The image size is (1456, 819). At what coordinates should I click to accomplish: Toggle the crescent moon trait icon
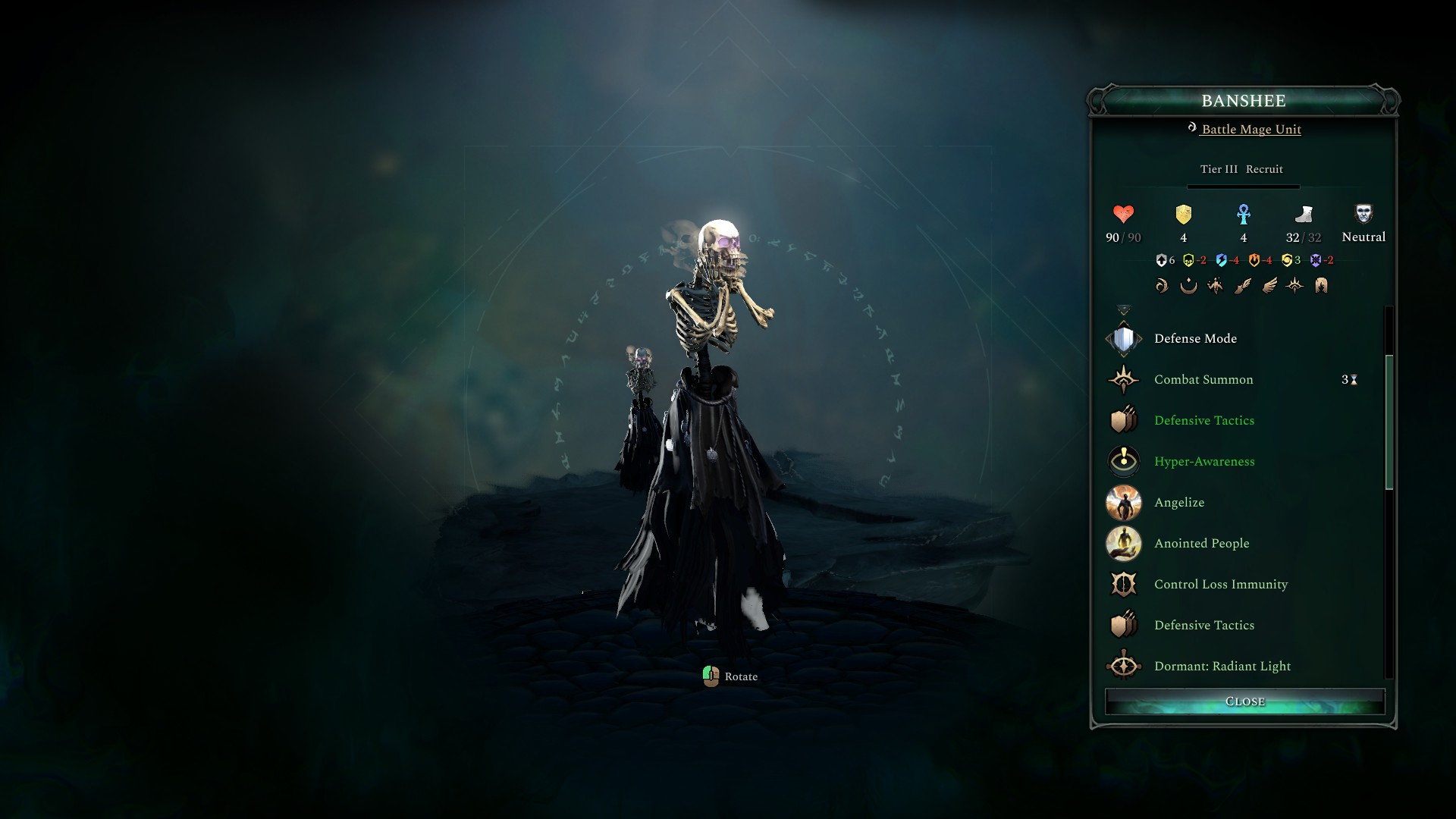(1188, 286)
